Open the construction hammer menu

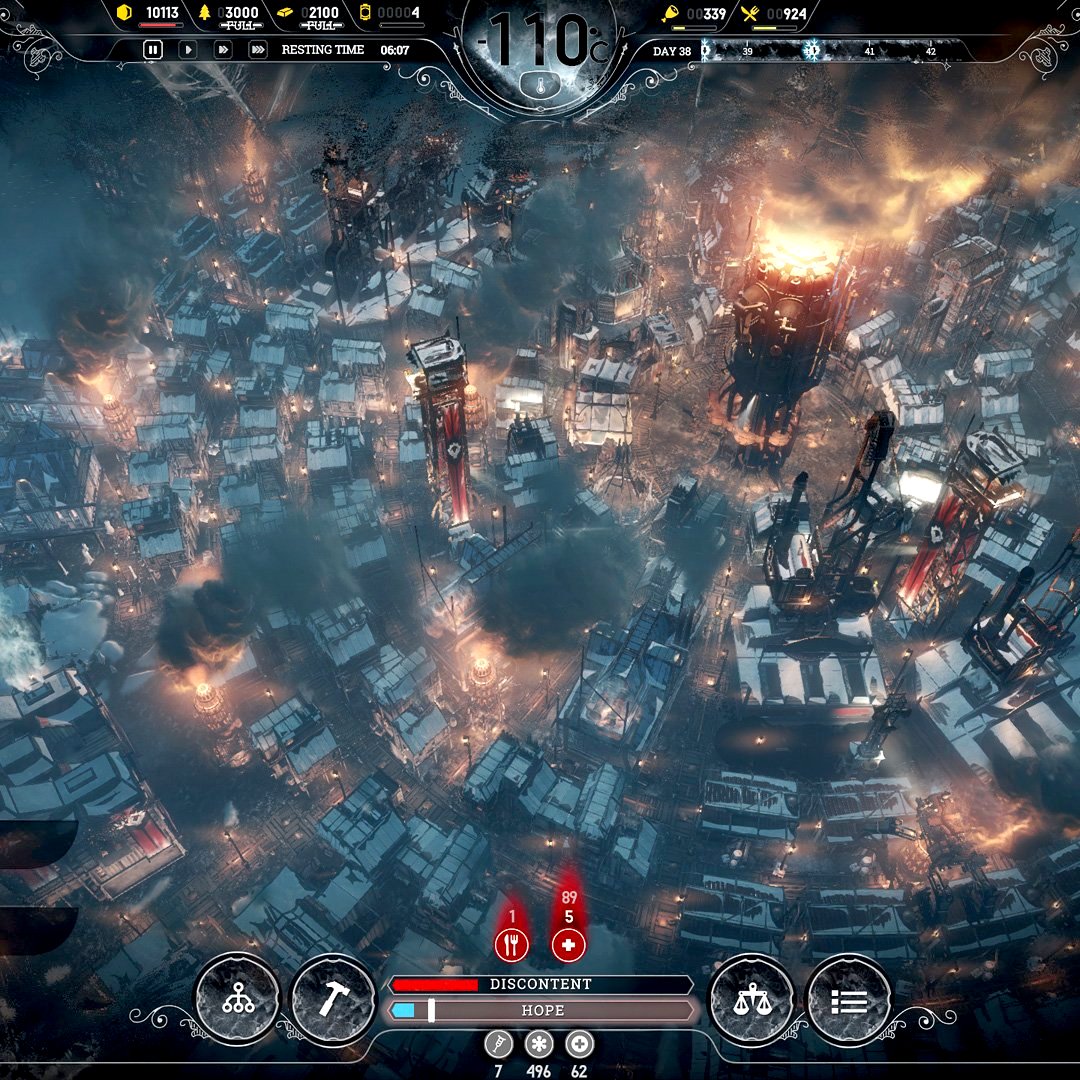pyautogui.click(x=333, y=998)
